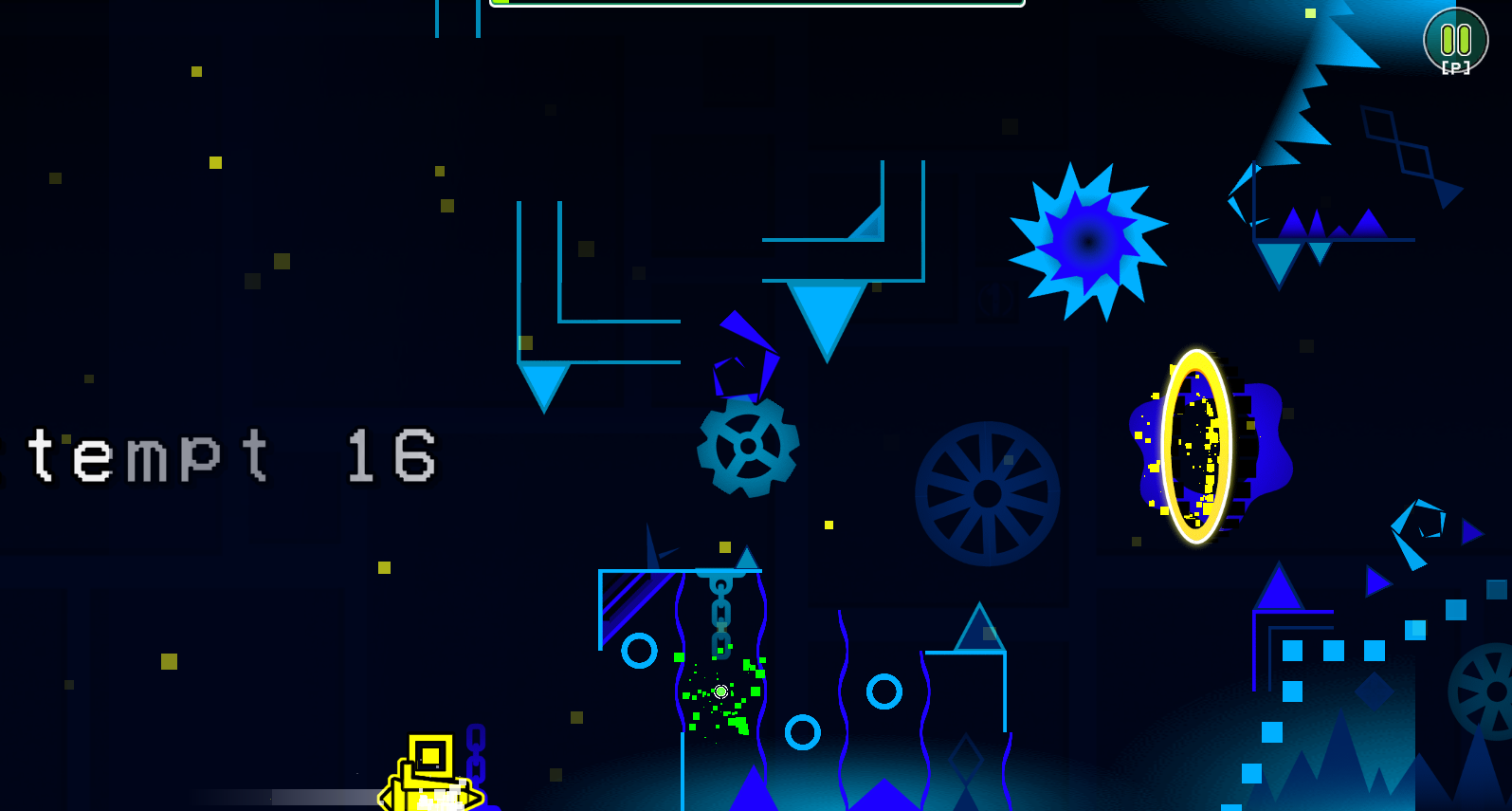
Task: Click the blue circle ring outline
Action: tap(637, 650)
